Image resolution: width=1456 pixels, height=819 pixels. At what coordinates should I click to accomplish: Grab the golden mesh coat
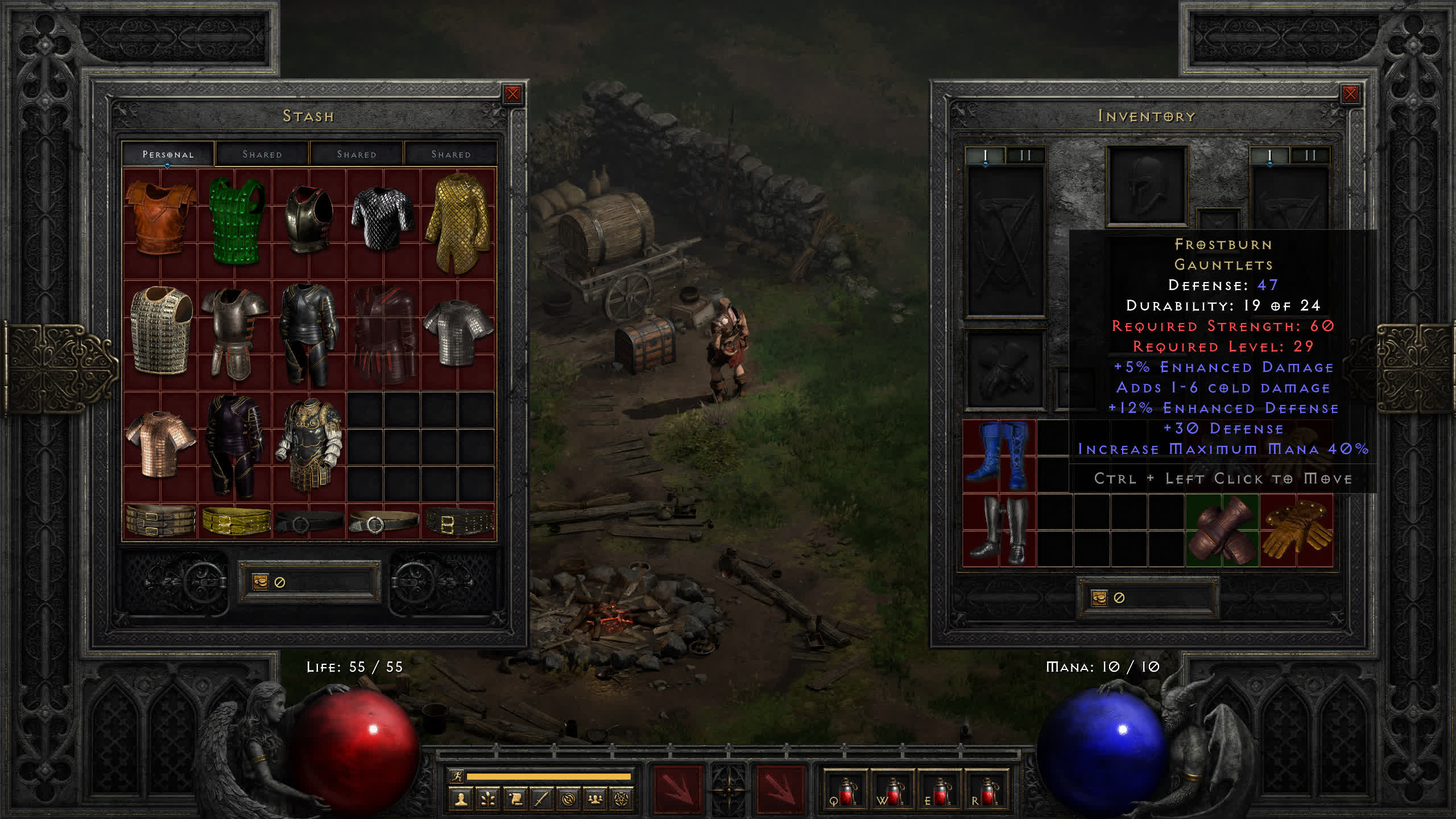[458, 222]
